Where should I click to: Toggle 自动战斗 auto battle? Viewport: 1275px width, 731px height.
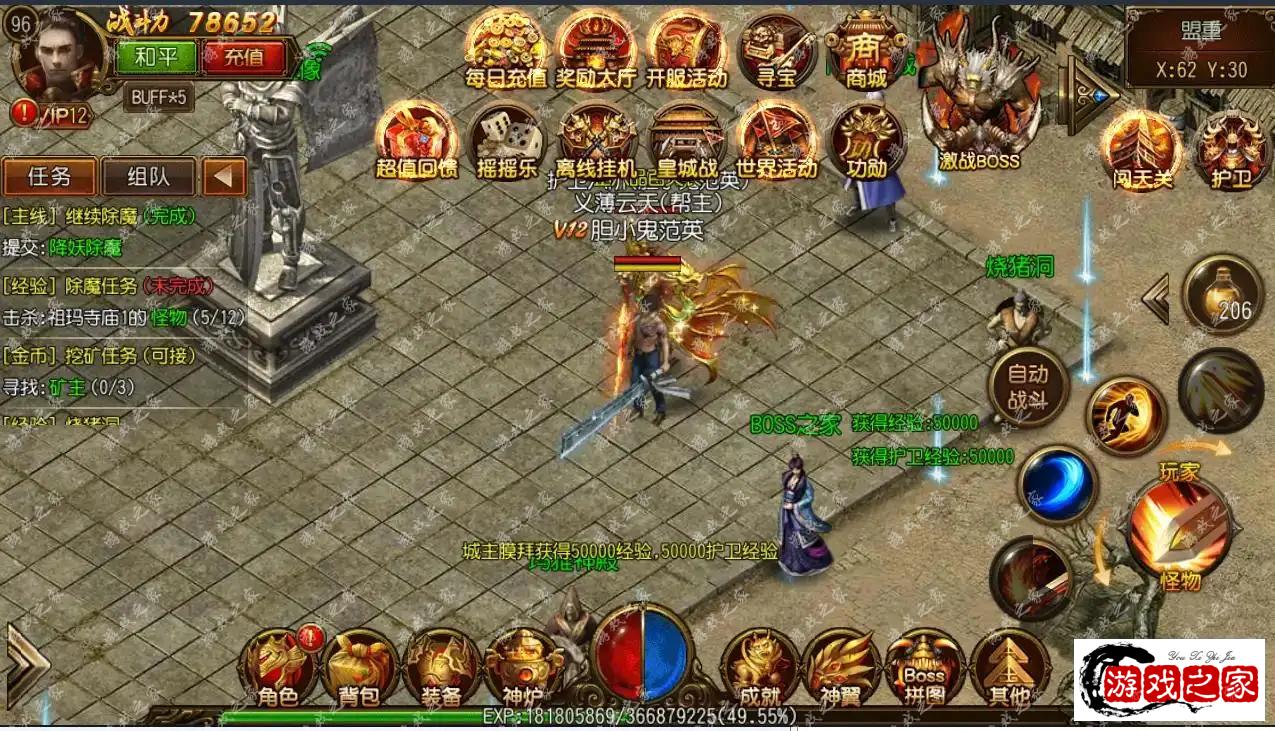[1027, 387]
